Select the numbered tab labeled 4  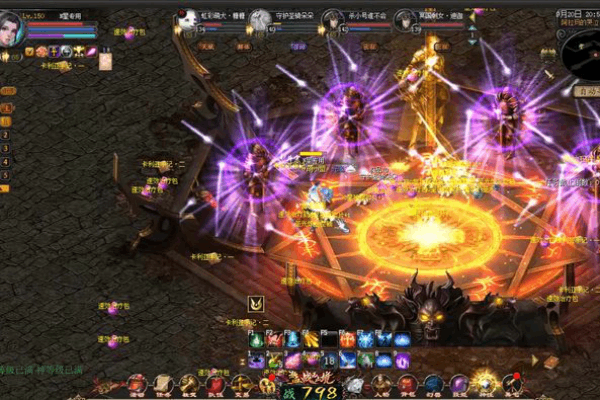pos(6,161)
